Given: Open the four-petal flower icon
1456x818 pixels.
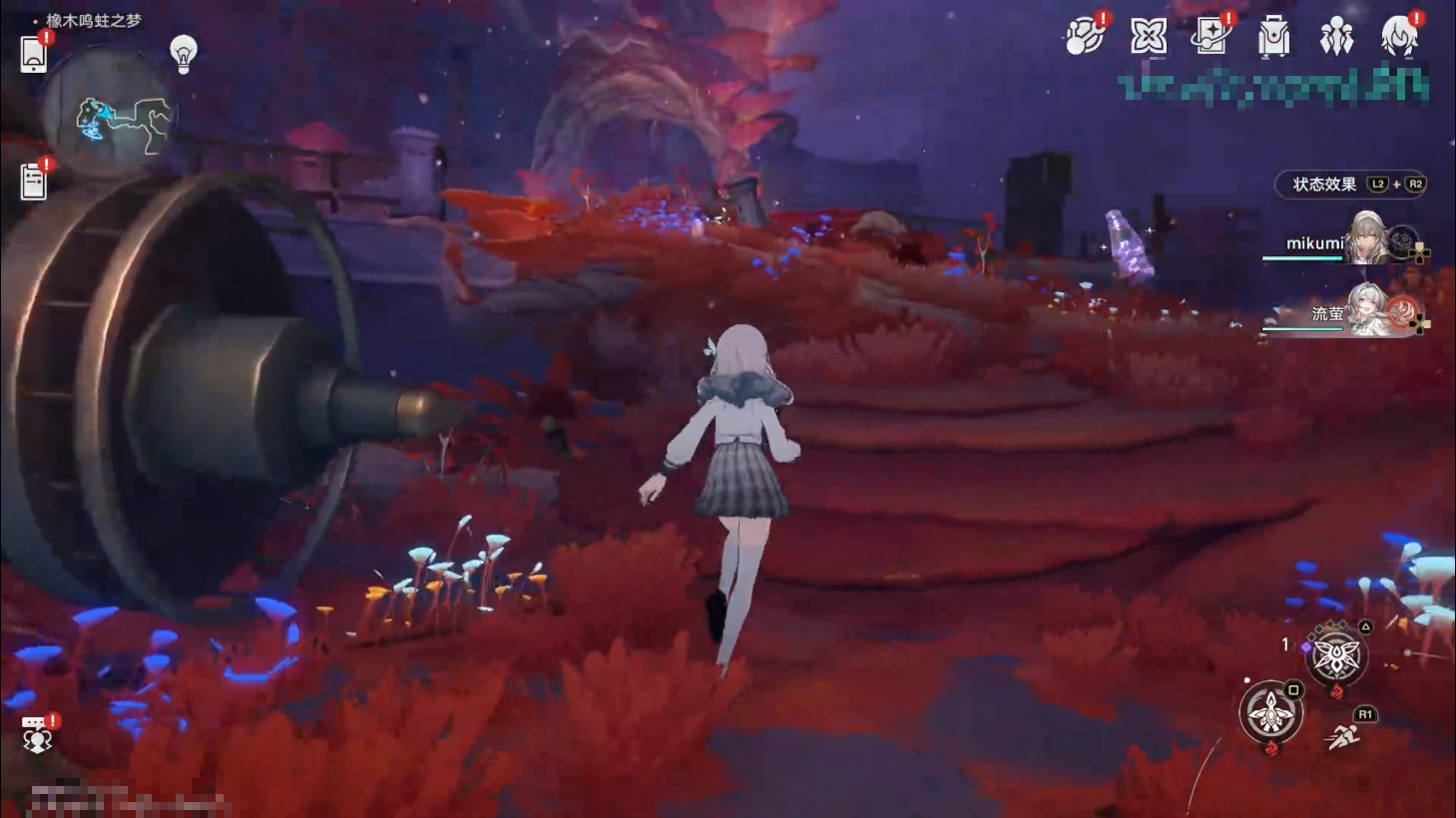Looking at the screenshot, I should (x=1148, y=37).
